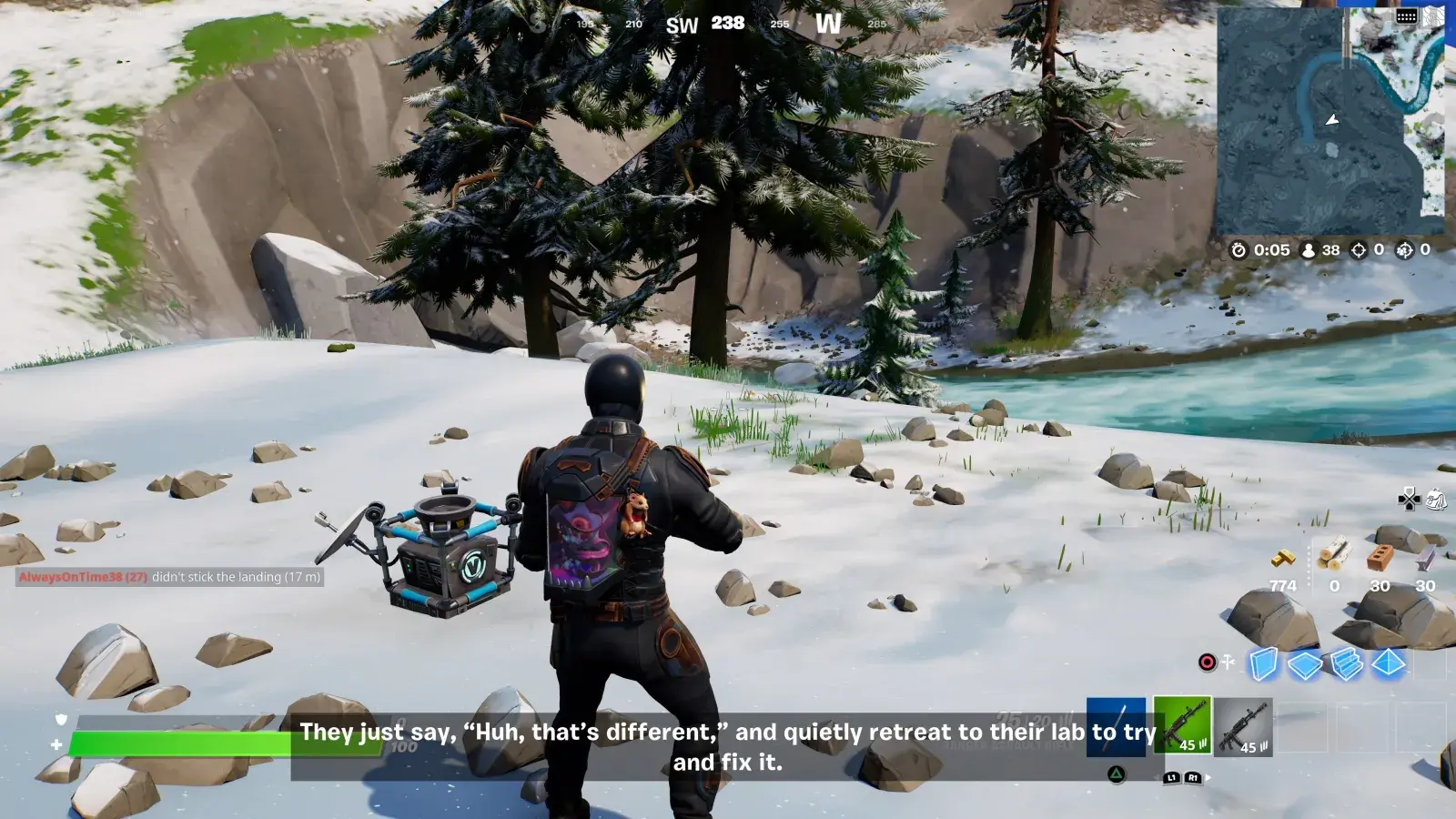1456x819 pixels.
Task: Click the elimination feed message about AlwaysOnTime38
Action: [170, 577]
